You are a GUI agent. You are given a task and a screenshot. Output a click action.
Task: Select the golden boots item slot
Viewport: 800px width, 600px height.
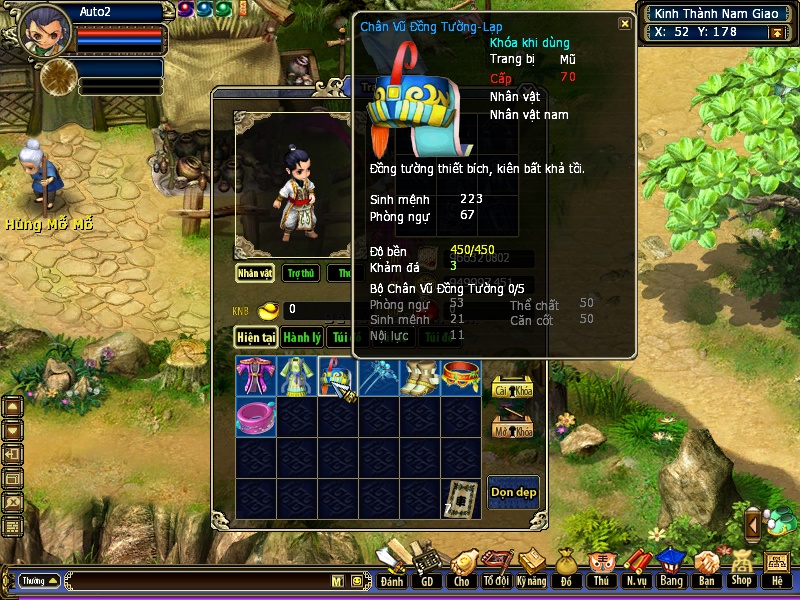[420, 377]
